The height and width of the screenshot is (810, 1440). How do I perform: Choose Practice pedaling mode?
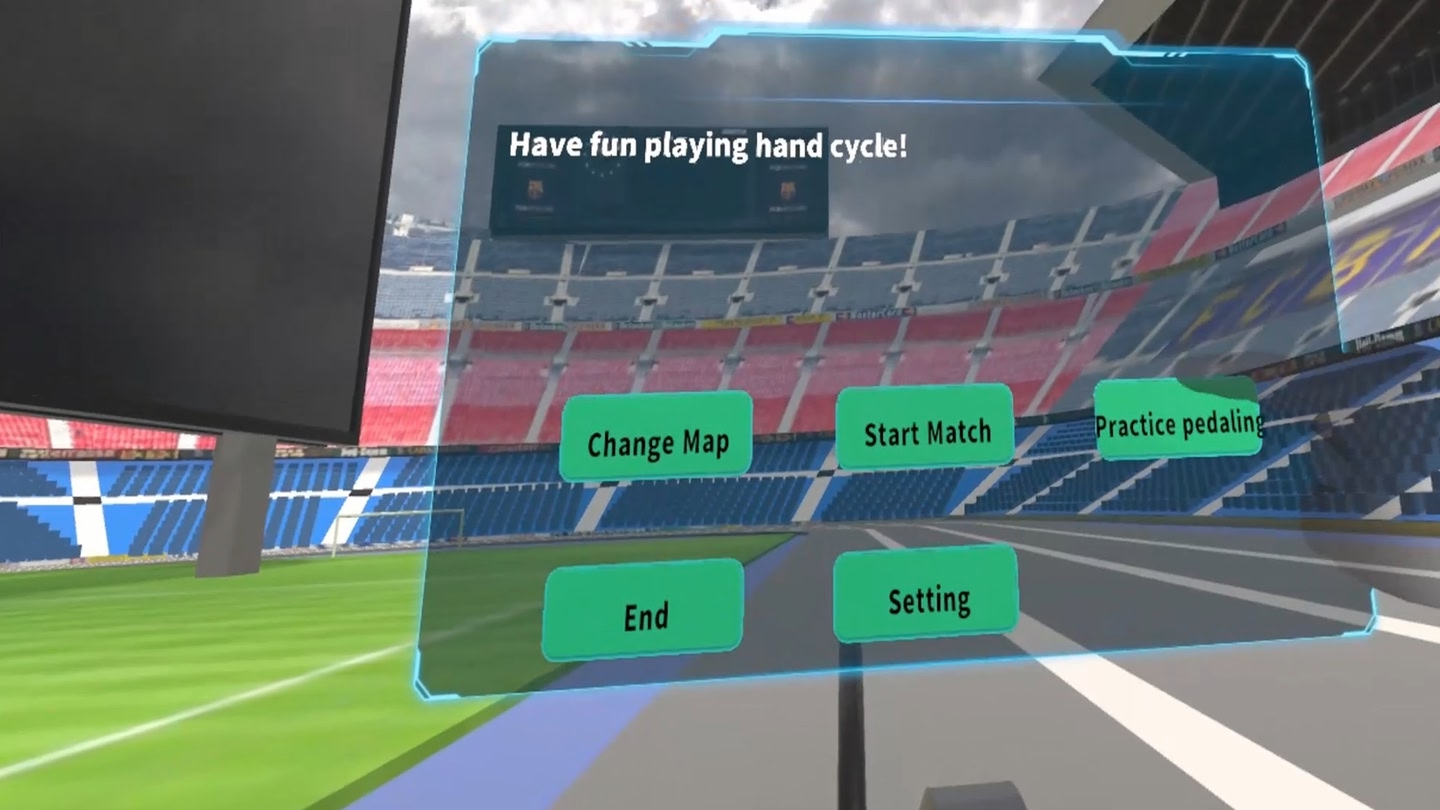click(1178, 421)
